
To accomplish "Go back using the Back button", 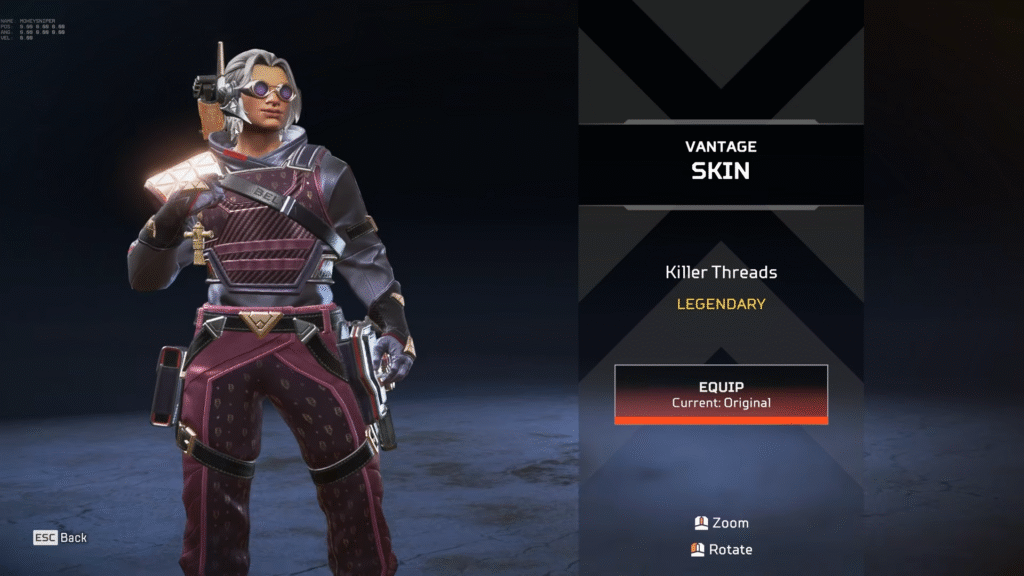I will (61, 538).
